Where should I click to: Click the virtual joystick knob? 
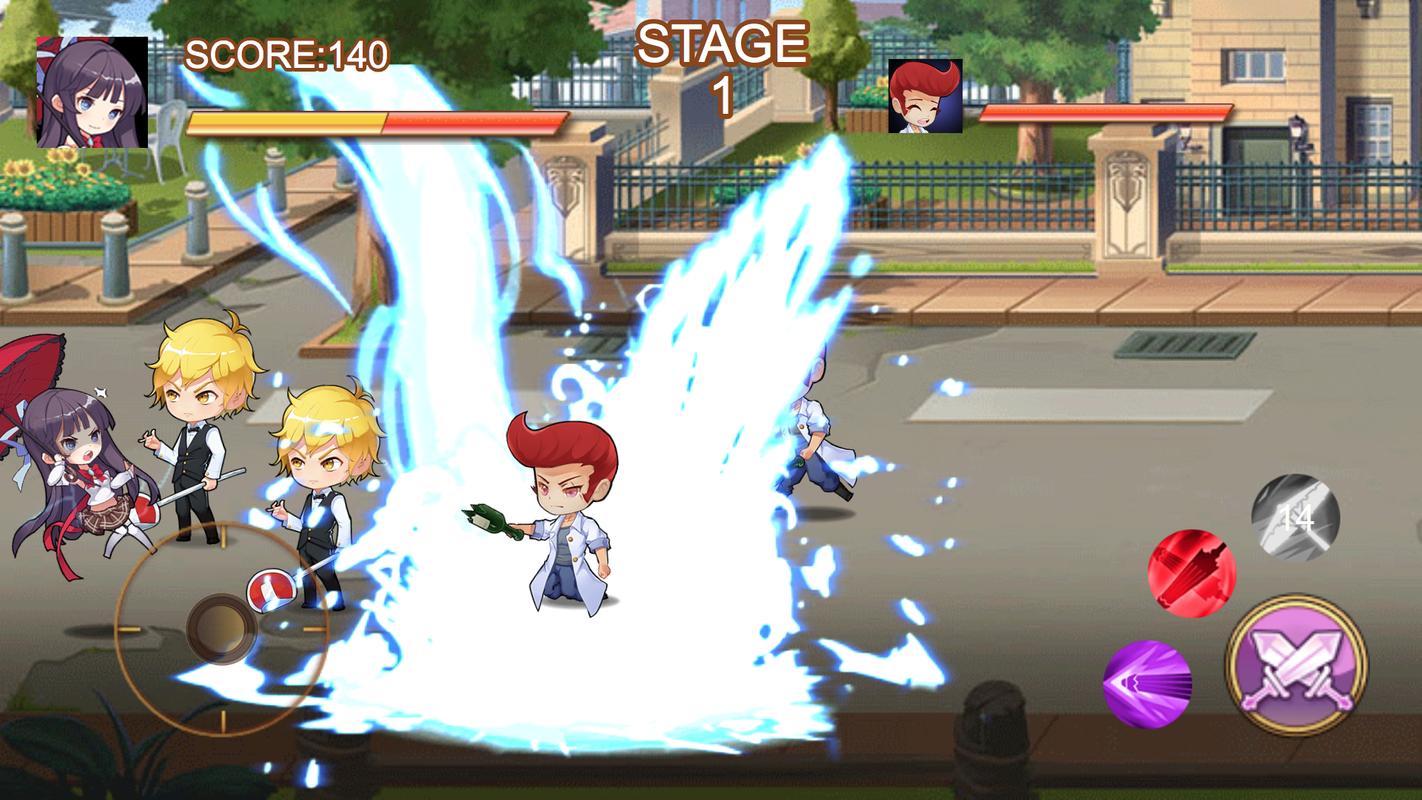click(221, 628)
